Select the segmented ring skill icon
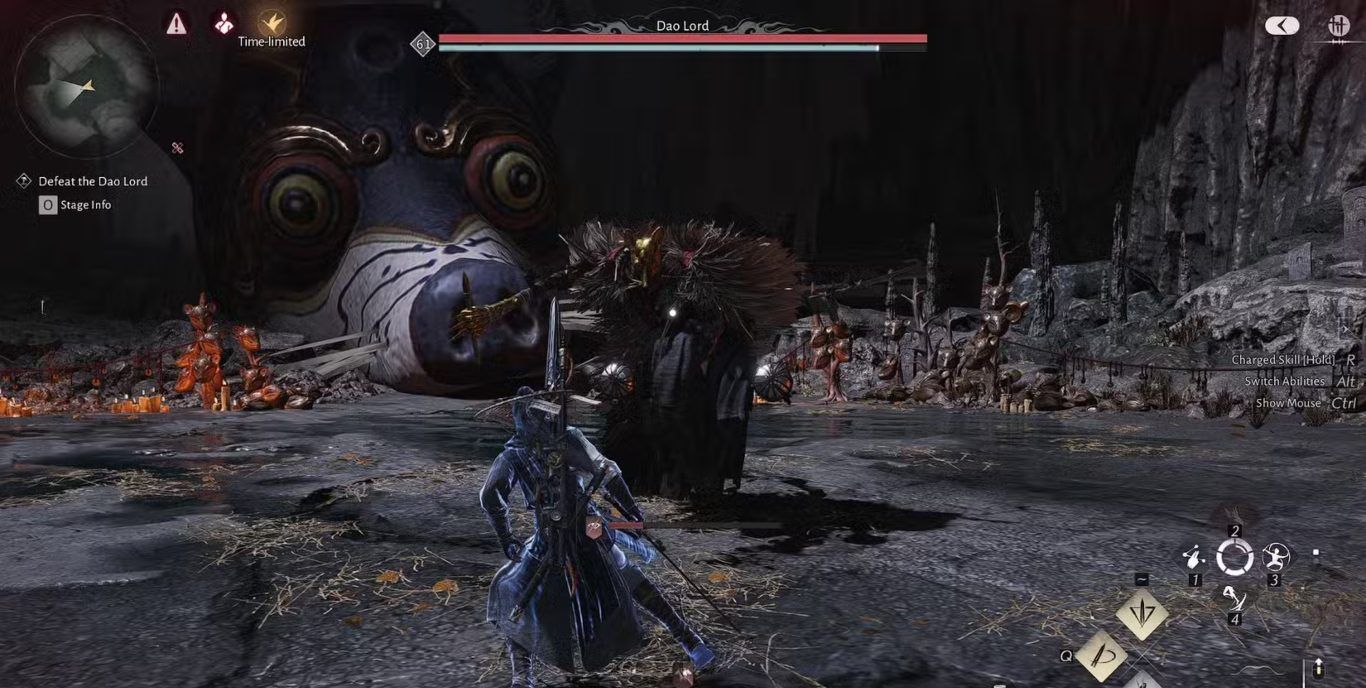Screen dimensions: 1366x688 (x=1235, y=557)
